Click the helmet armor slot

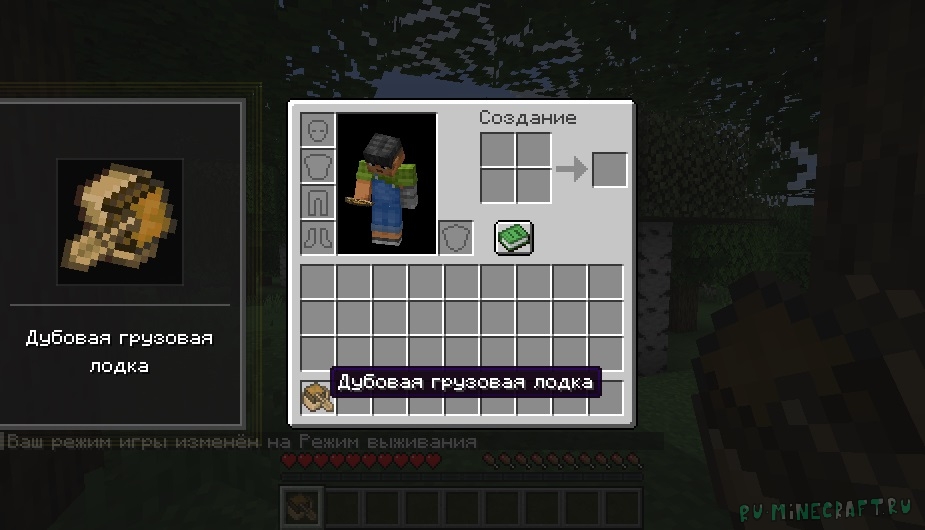[318, 131]
